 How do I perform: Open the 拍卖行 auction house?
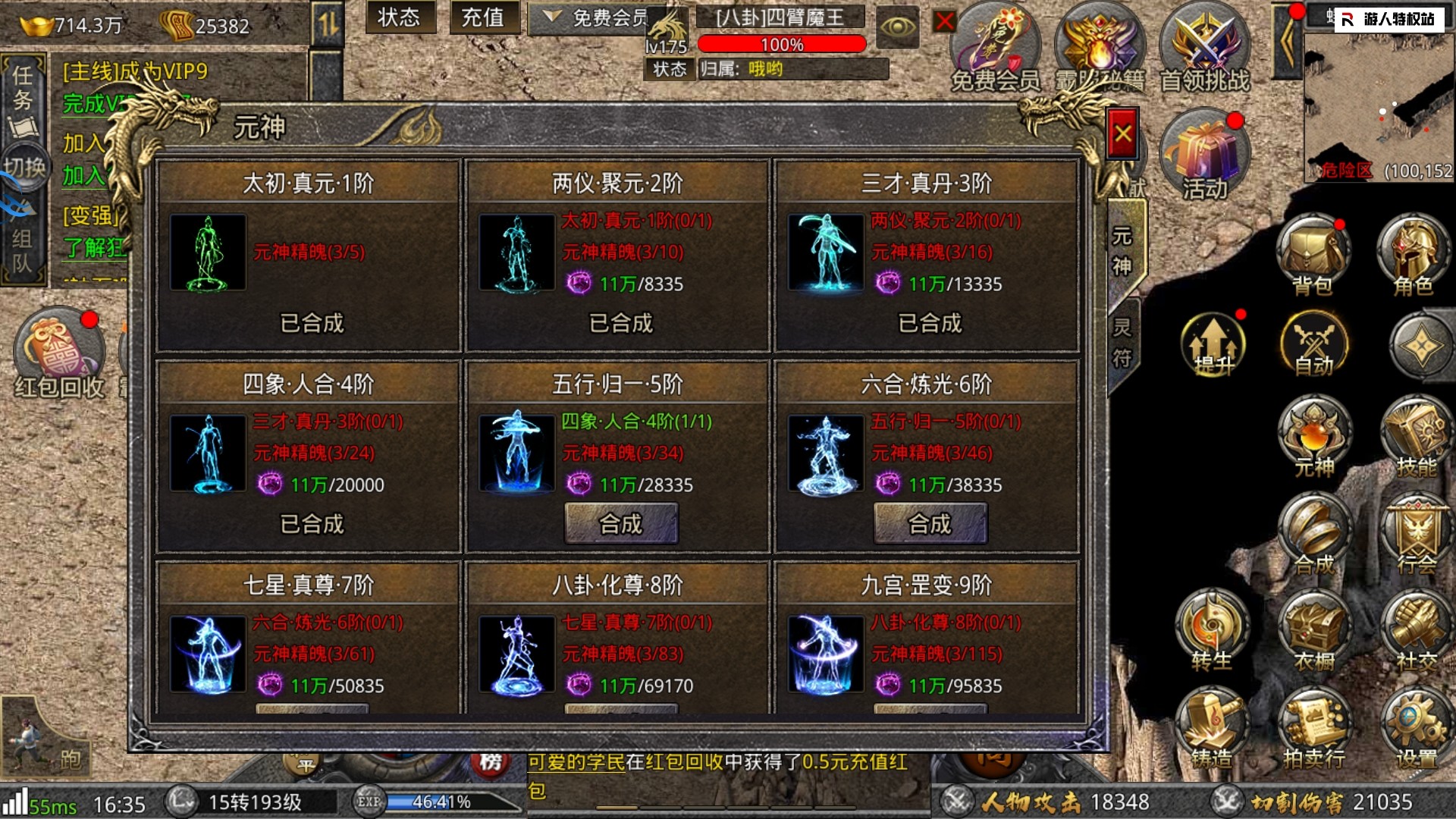[1313, 728]
